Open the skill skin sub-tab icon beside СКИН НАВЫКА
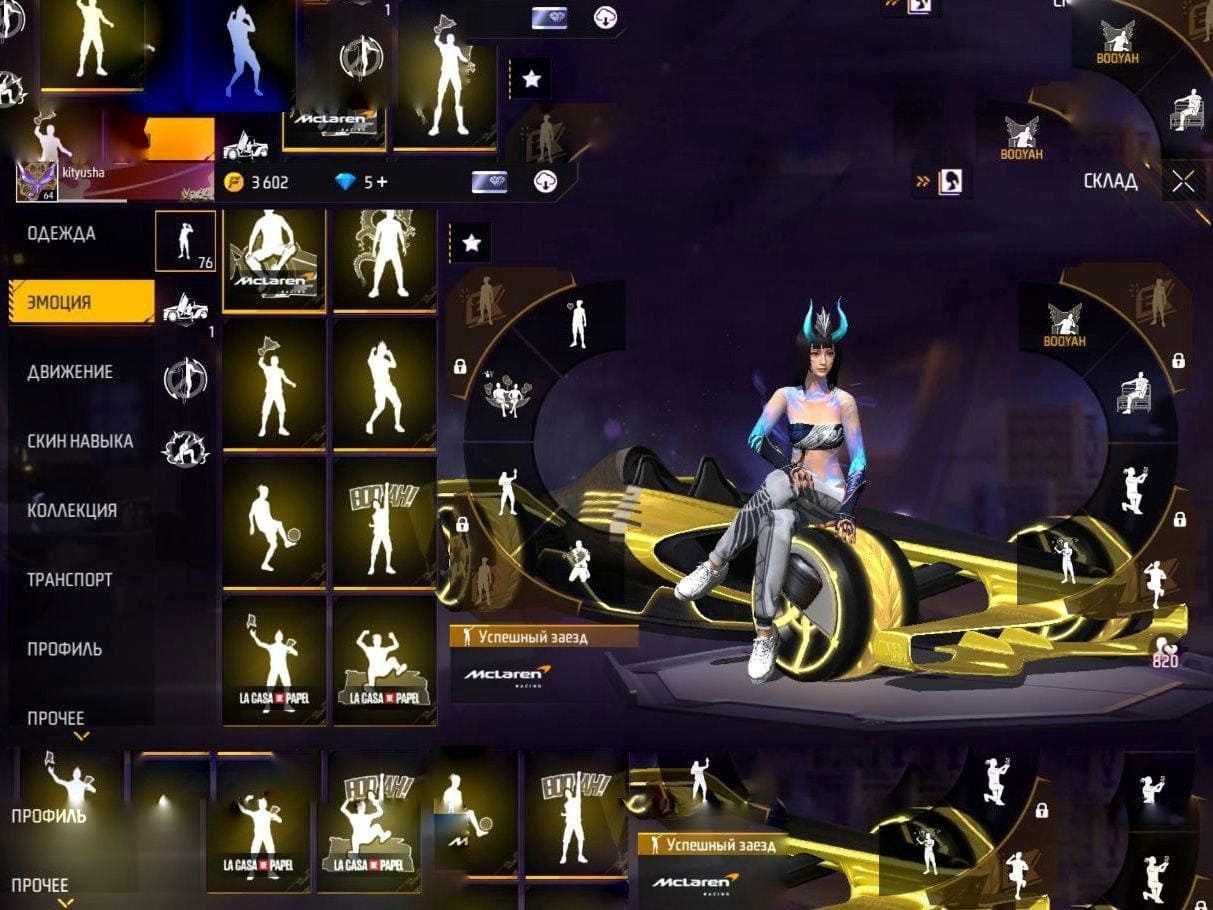 185,447
